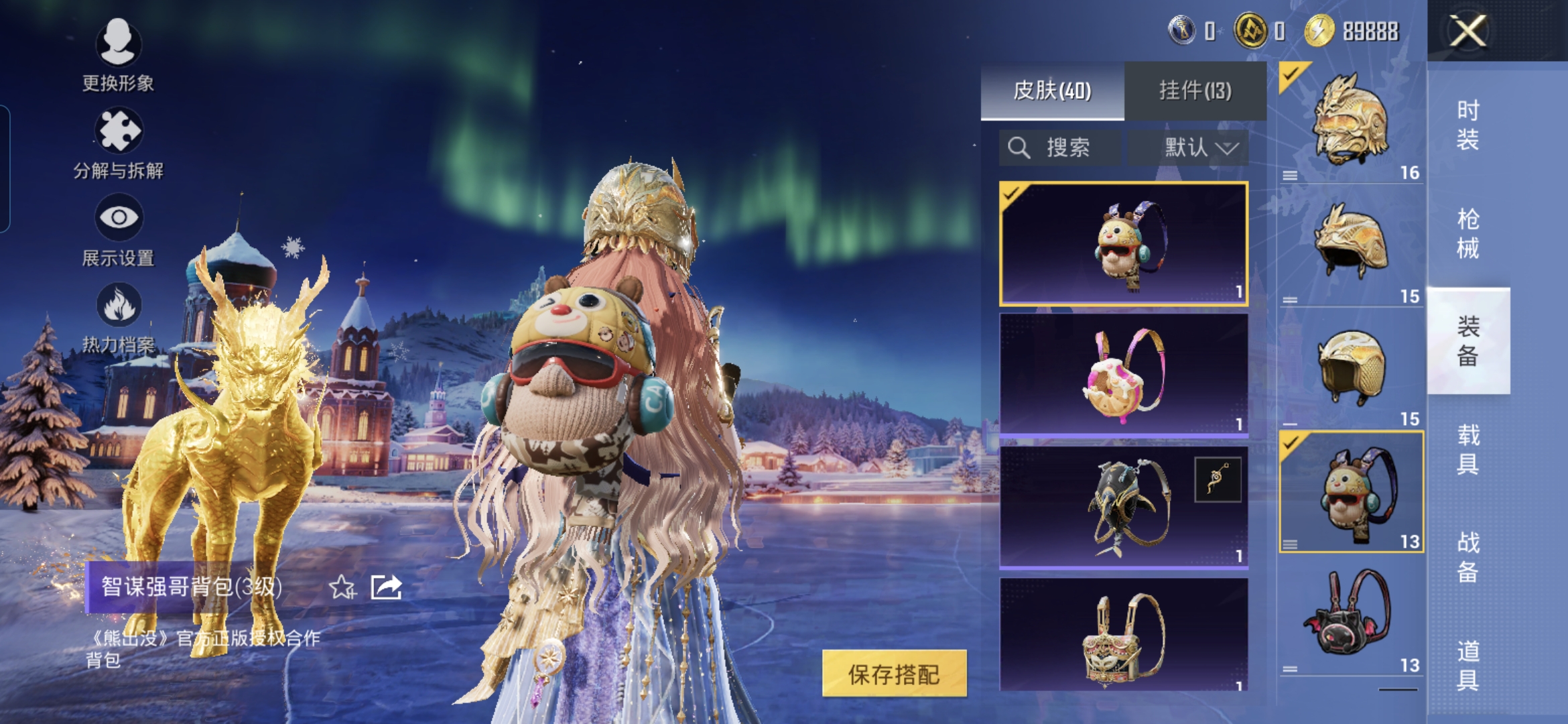Close the wardrobe screen with the X

1467,31
